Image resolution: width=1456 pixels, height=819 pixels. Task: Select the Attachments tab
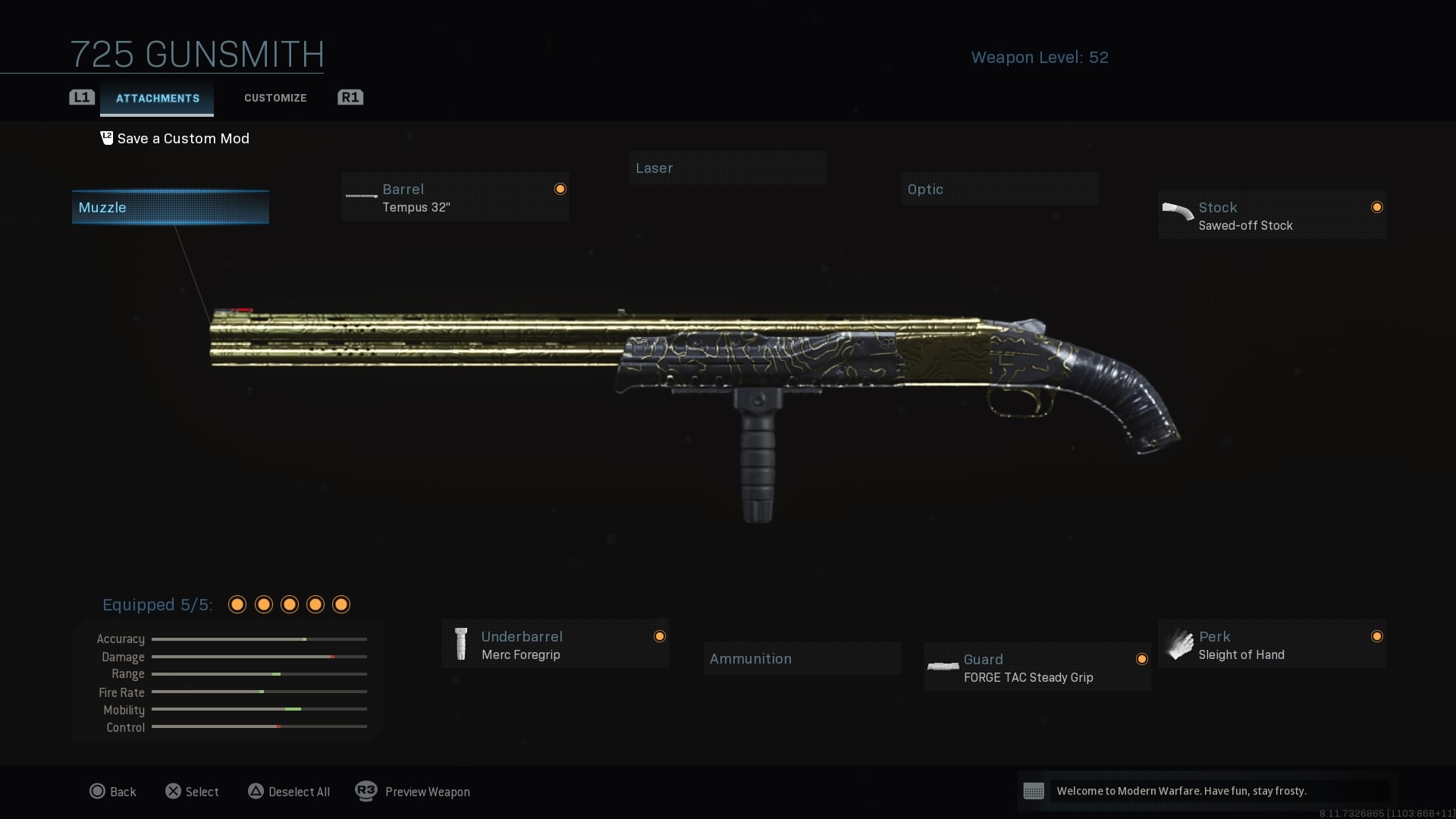(x=156, y=98)
